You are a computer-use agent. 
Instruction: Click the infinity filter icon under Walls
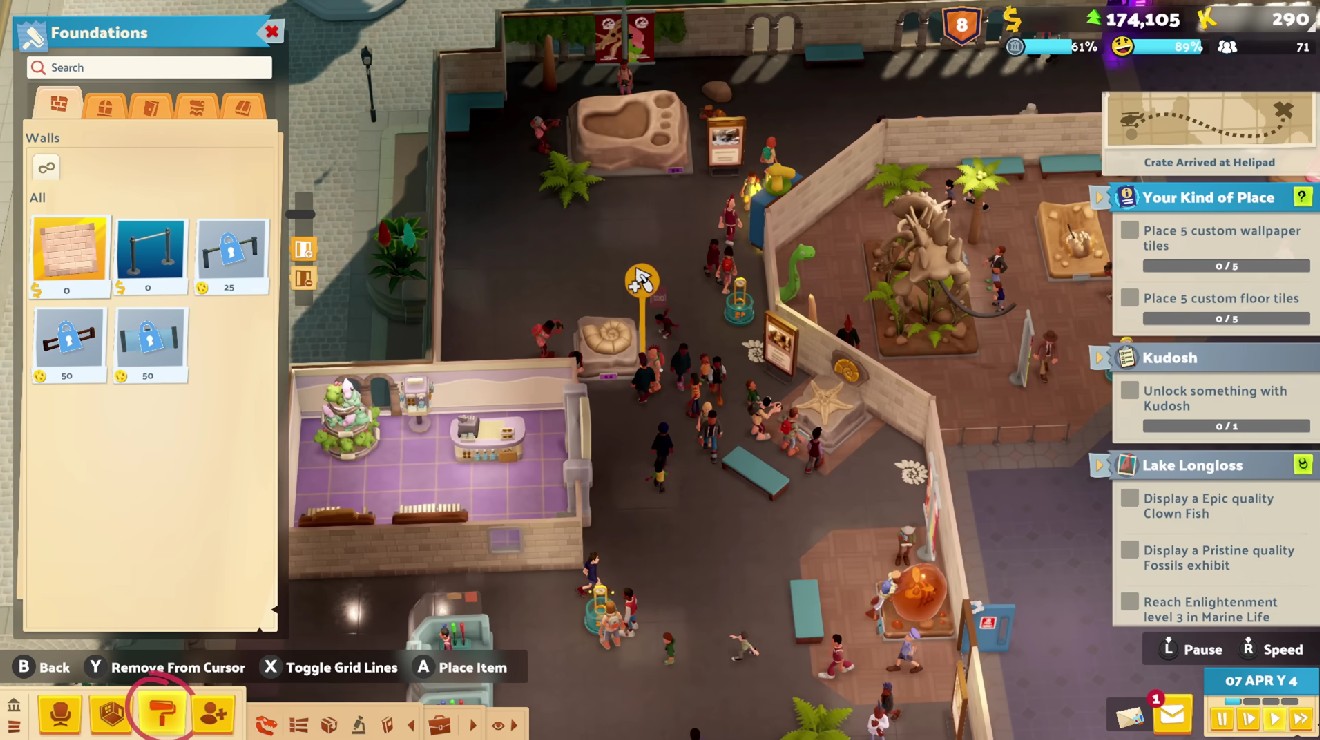tap(46, 168)
